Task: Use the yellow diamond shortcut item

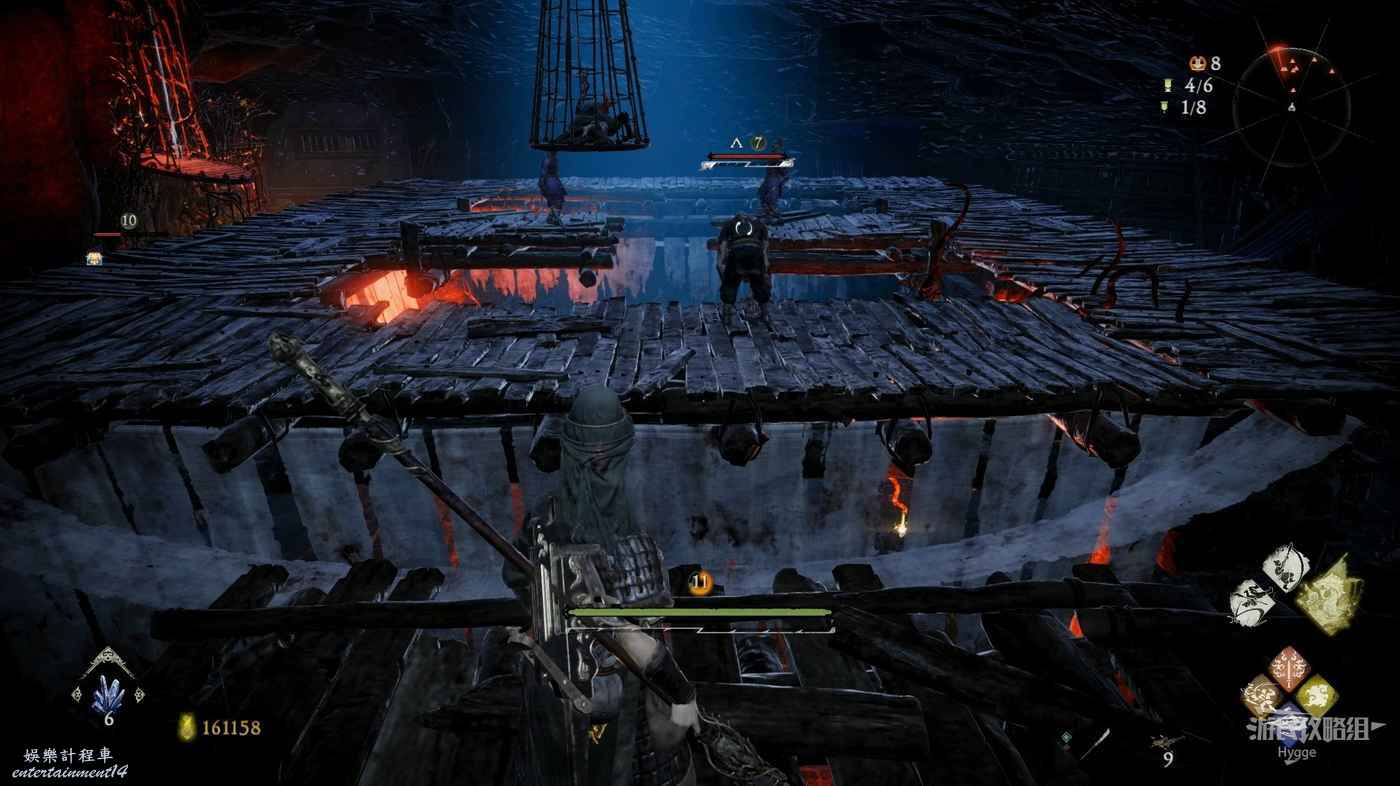Action: 1314,693
